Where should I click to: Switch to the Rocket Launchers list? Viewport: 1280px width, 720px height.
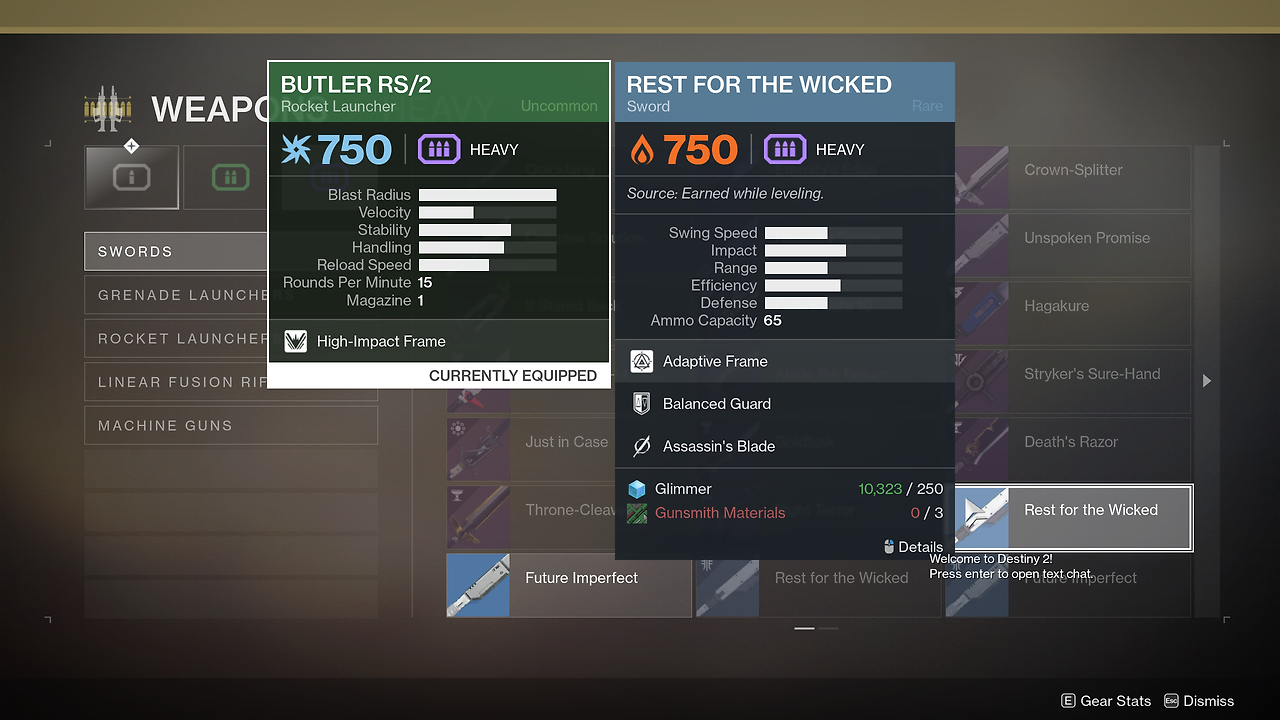tap(175, 339)
